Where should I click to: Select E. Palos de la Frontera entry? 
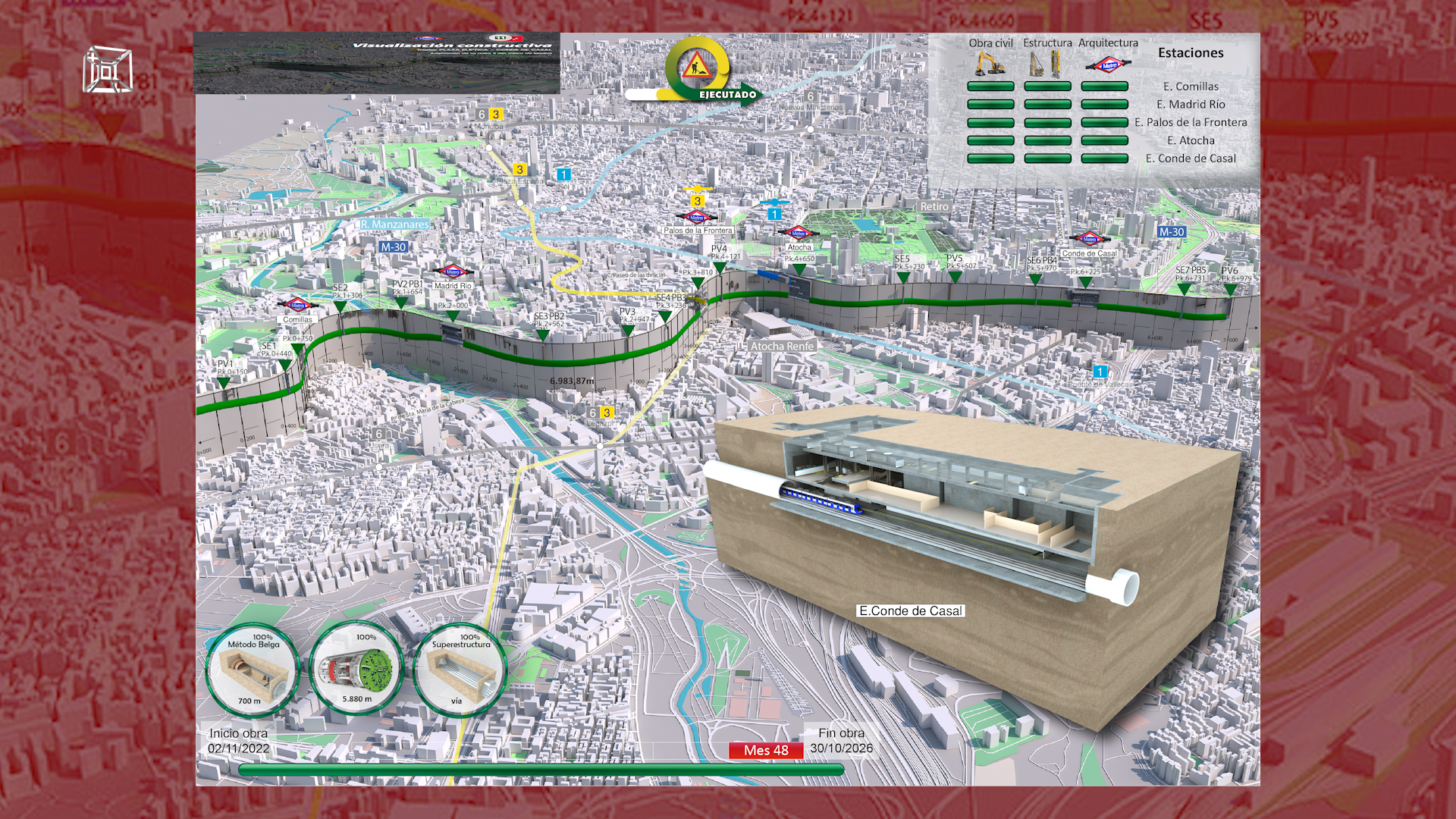tap(1191, 122)
